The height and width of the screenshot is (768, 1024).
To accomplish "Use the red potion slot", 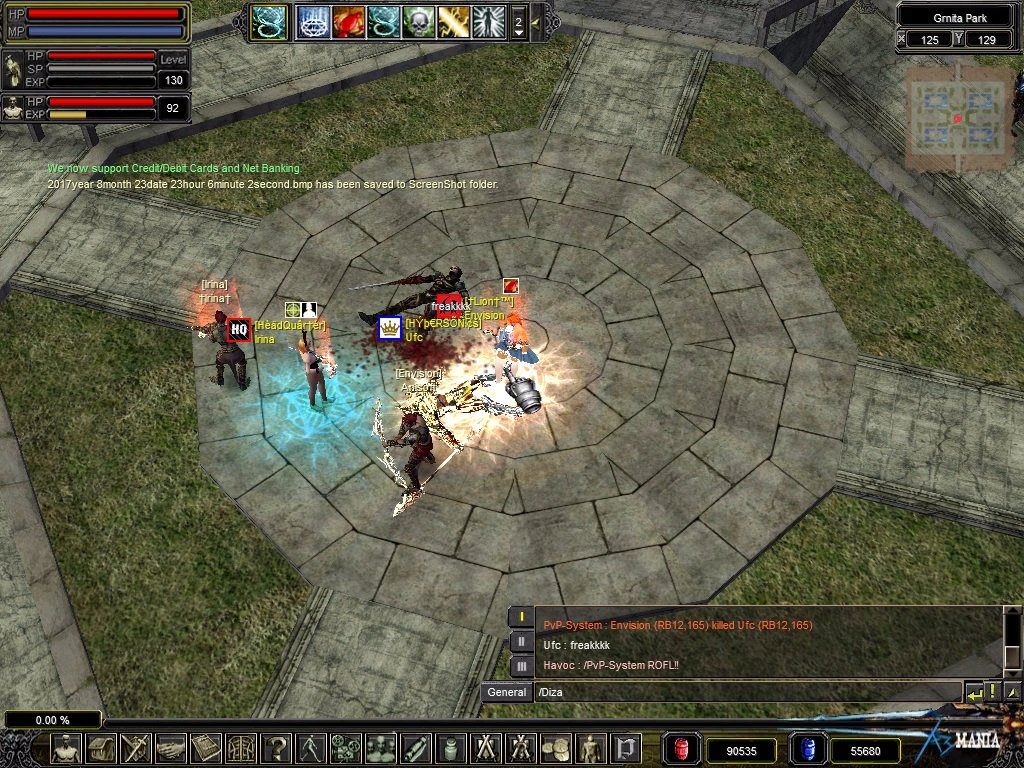I will [x=681, y=749].
